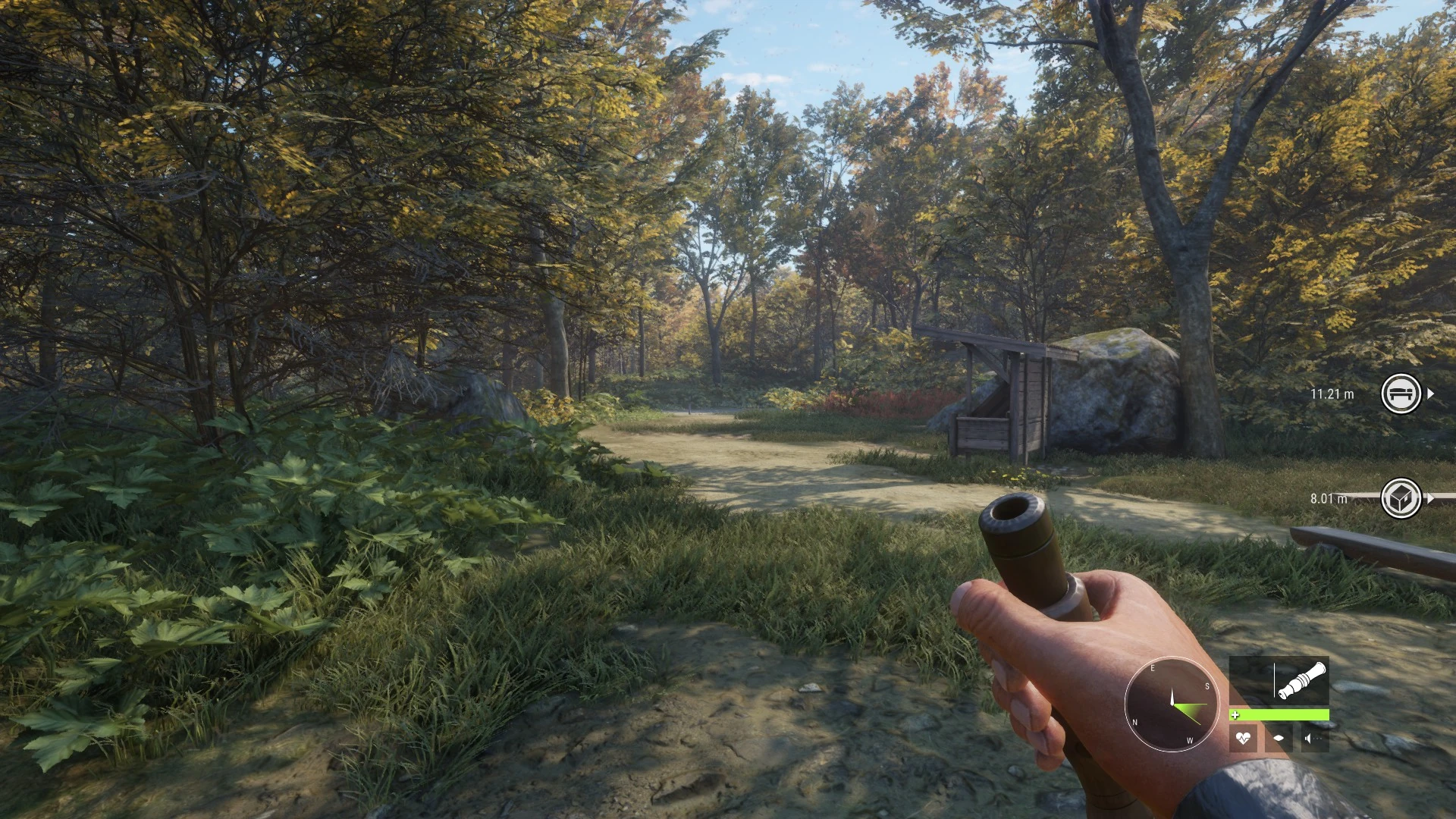
Task: Click the white compass needle
Action: [x=1172, y=695]
